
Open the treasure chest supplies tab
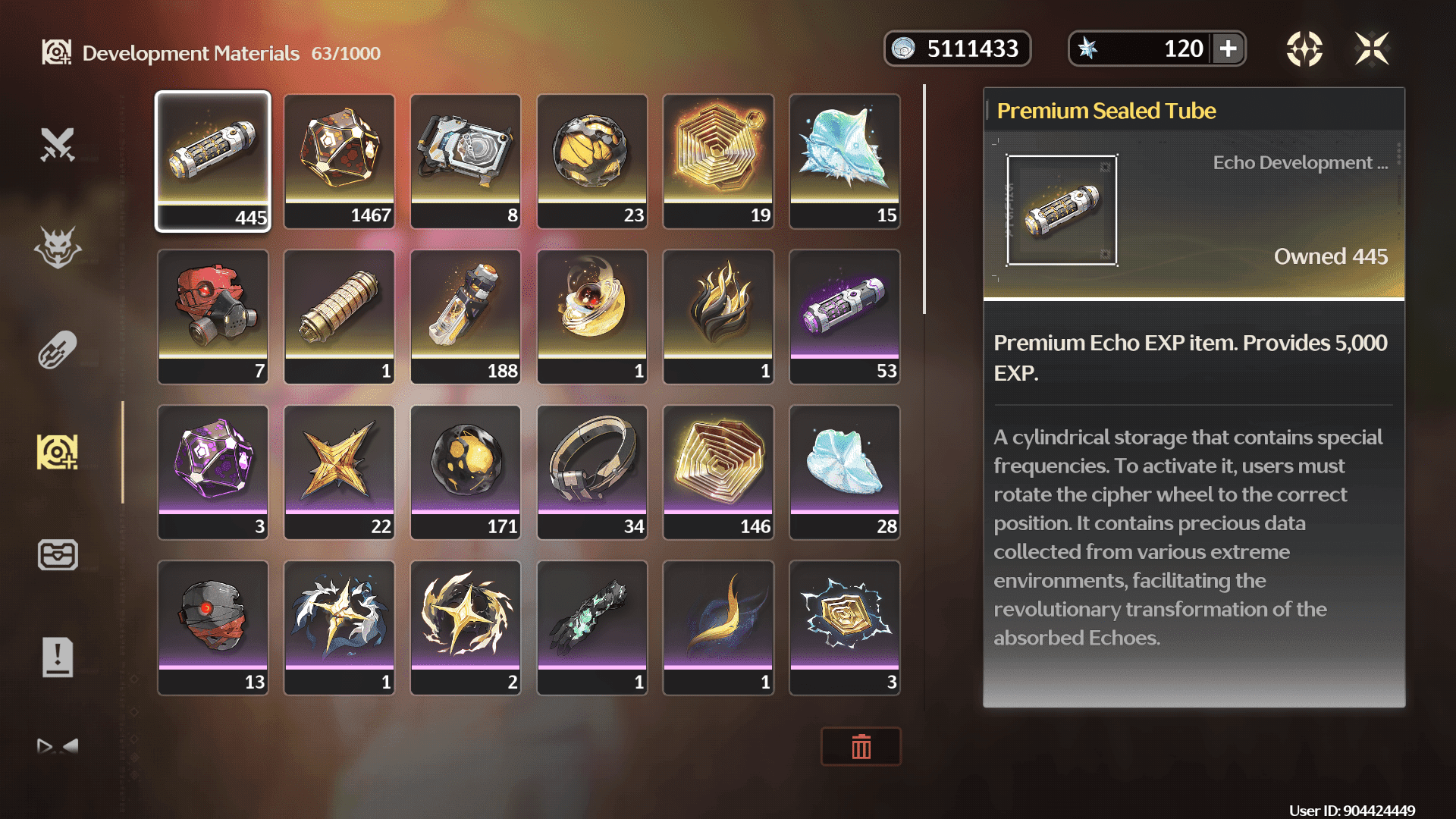58,554
